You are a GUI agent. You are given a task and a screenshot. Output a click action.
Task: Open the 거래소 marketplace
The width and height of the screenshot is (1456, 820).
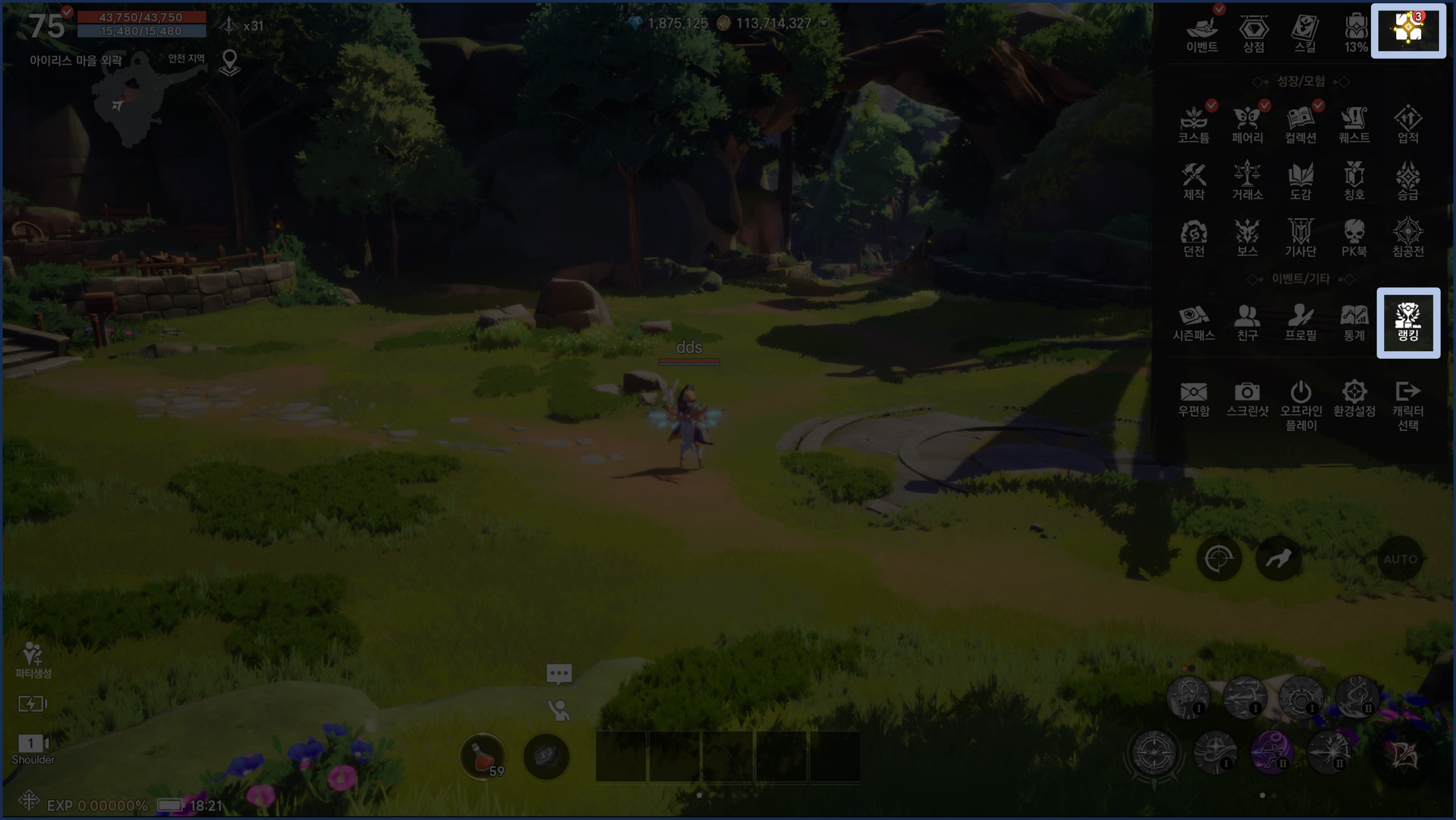coord(1247,181)
